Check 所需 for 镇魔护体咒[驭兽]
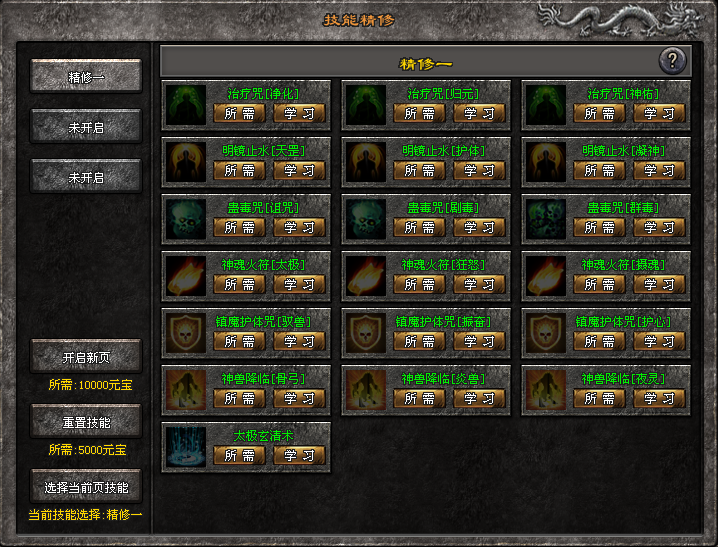This screenshot has width=718, height=547. pyautogui.click(x=240, y=341)
